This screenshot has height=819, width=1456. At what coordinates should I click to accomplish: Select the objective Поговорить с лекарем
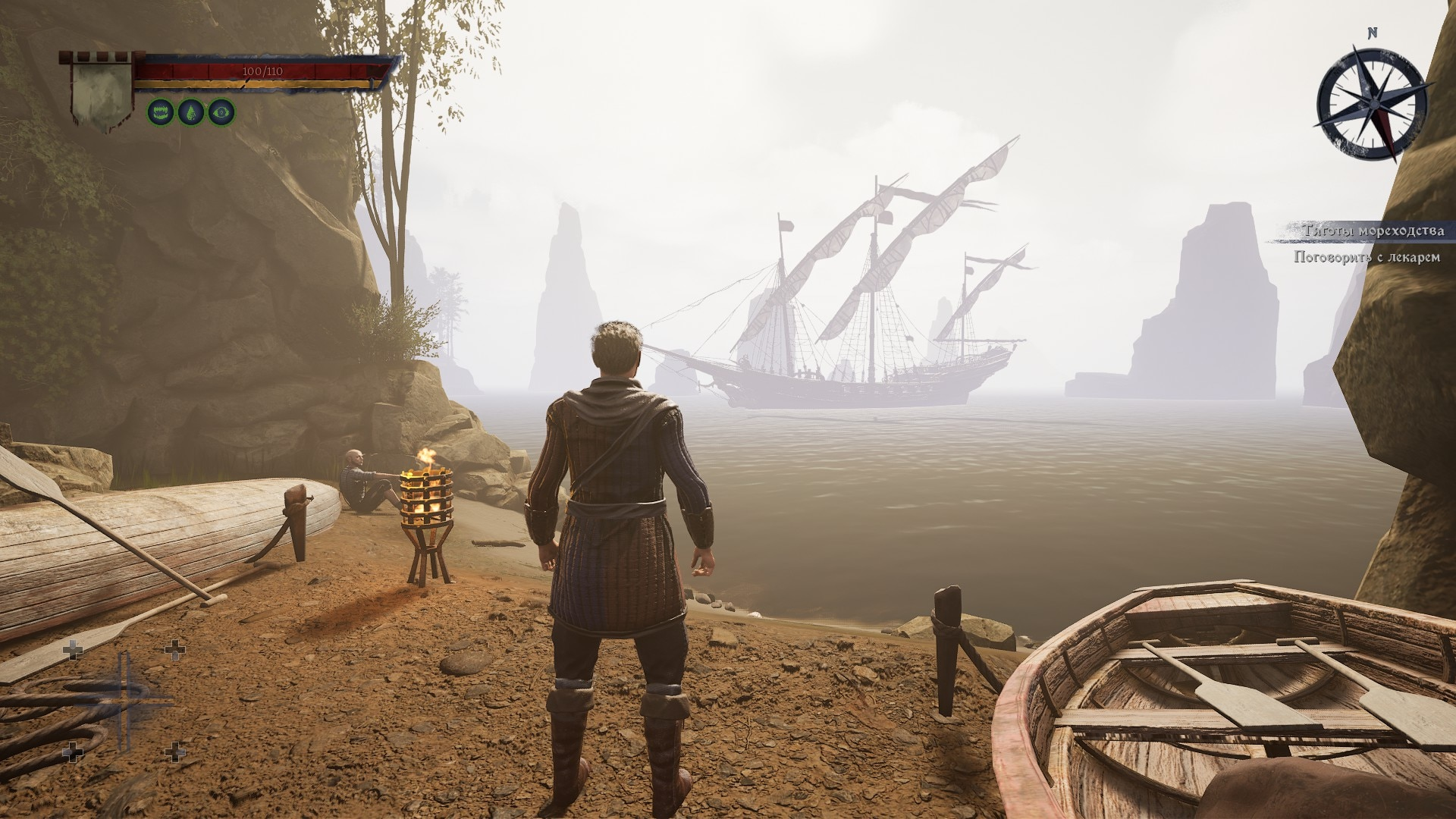click(x=1366, y=258)
